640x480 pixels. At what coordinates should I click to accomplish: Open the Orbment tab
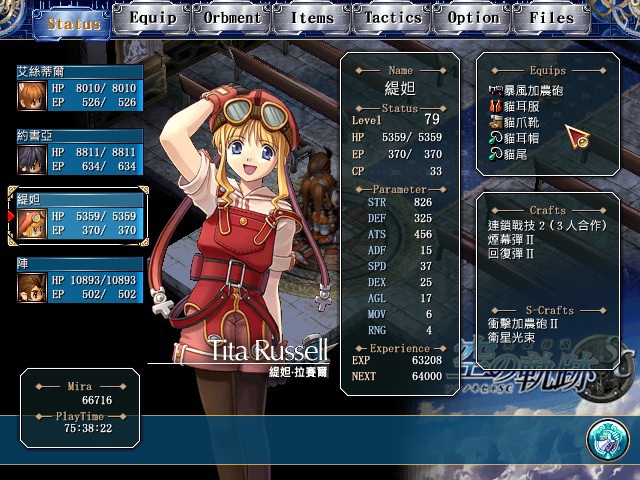tap(232, 18)
